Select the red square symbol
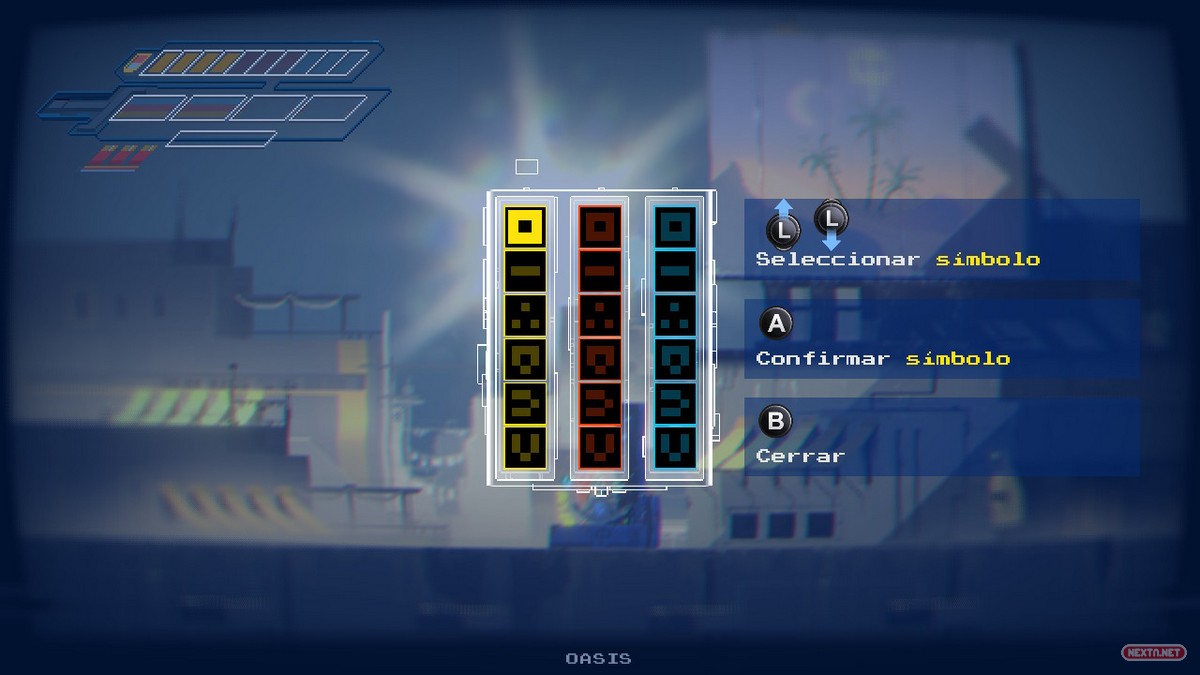1200x675 pixels. point(599,226)
